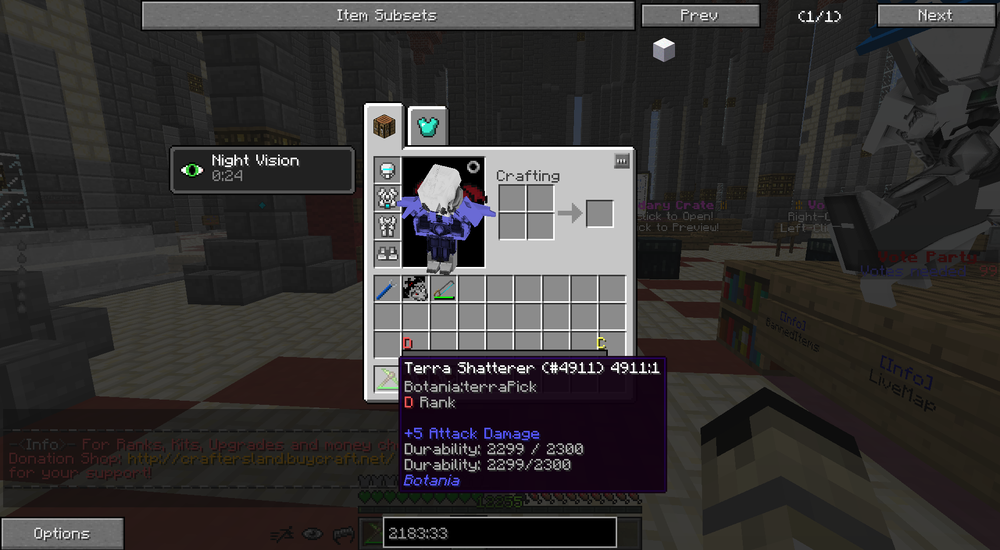
Task: Click the Next page button
Action: click(x=934, y=15)
